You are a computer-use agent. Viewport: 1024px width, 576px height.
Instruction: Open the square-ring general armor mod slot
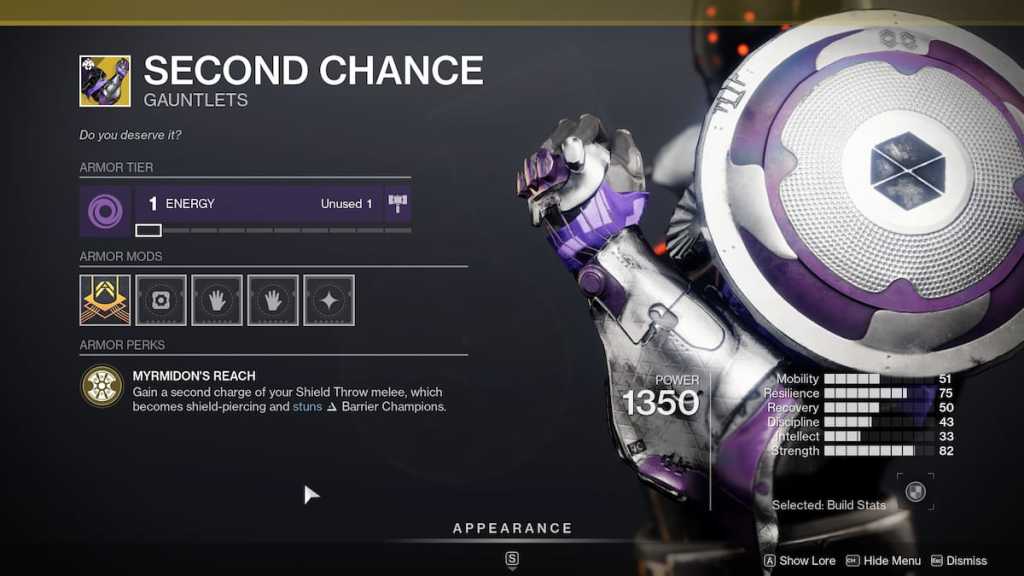(161, 300)
